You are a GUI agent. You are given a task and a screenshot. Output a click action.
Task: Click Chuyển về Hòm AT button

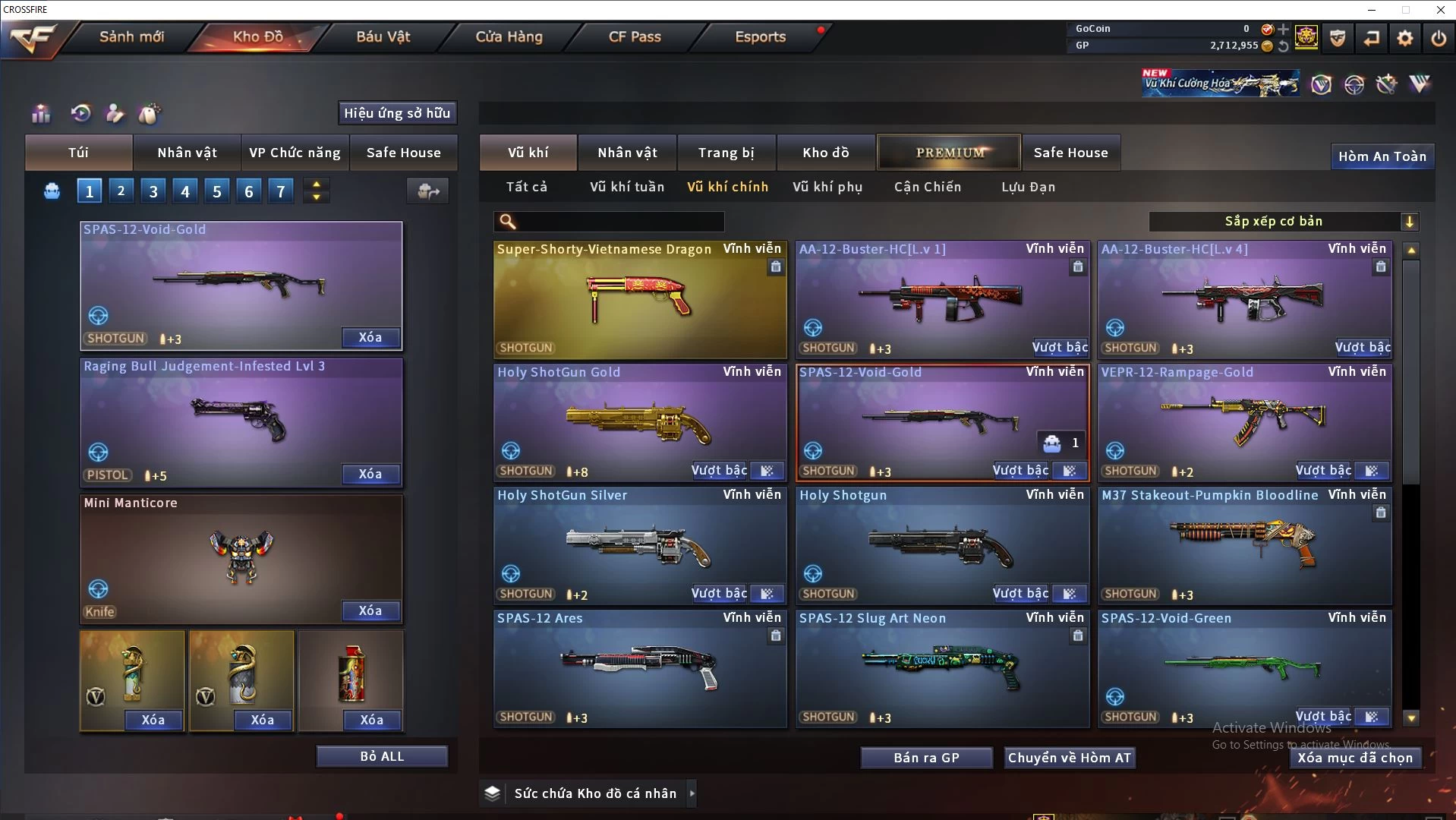(1069, 758)
